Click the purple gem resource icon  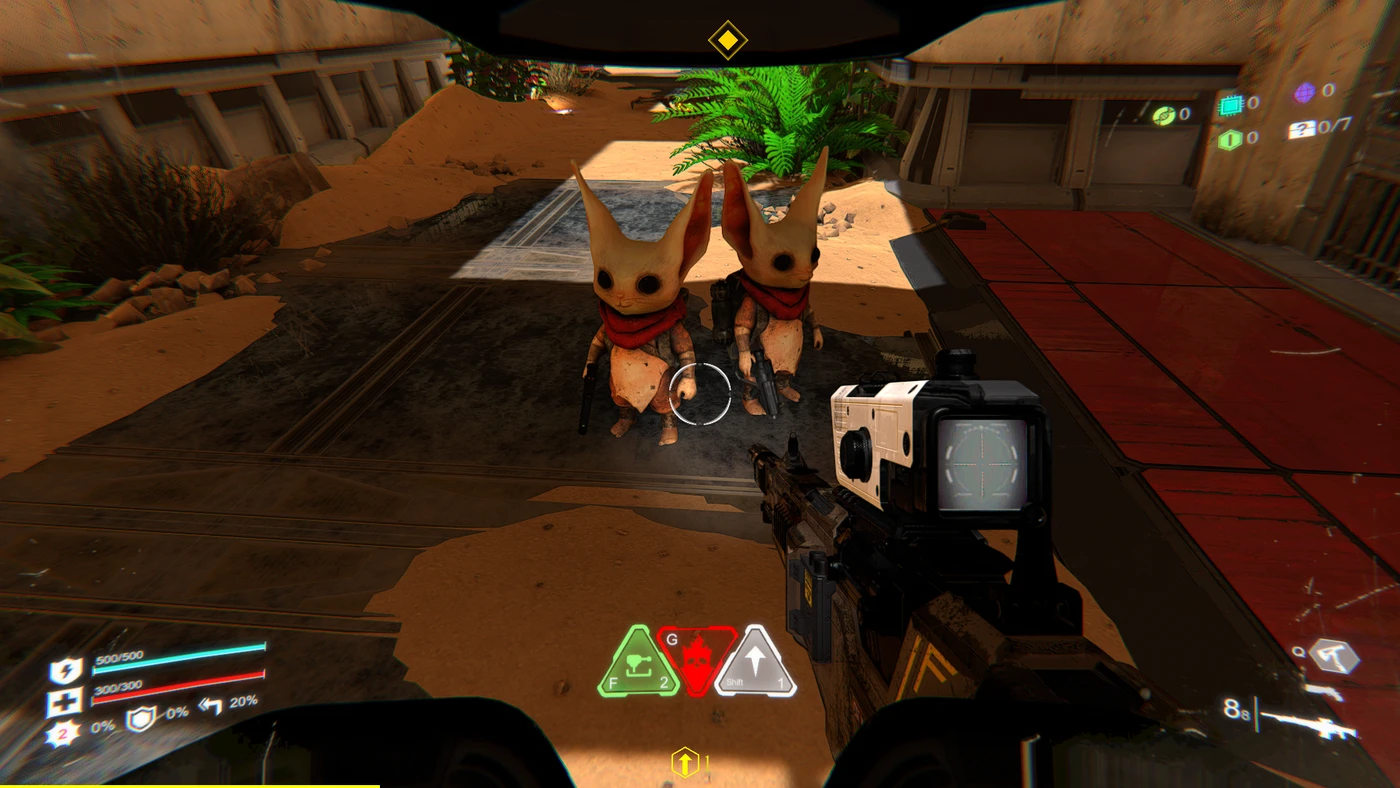point(1302,91)
